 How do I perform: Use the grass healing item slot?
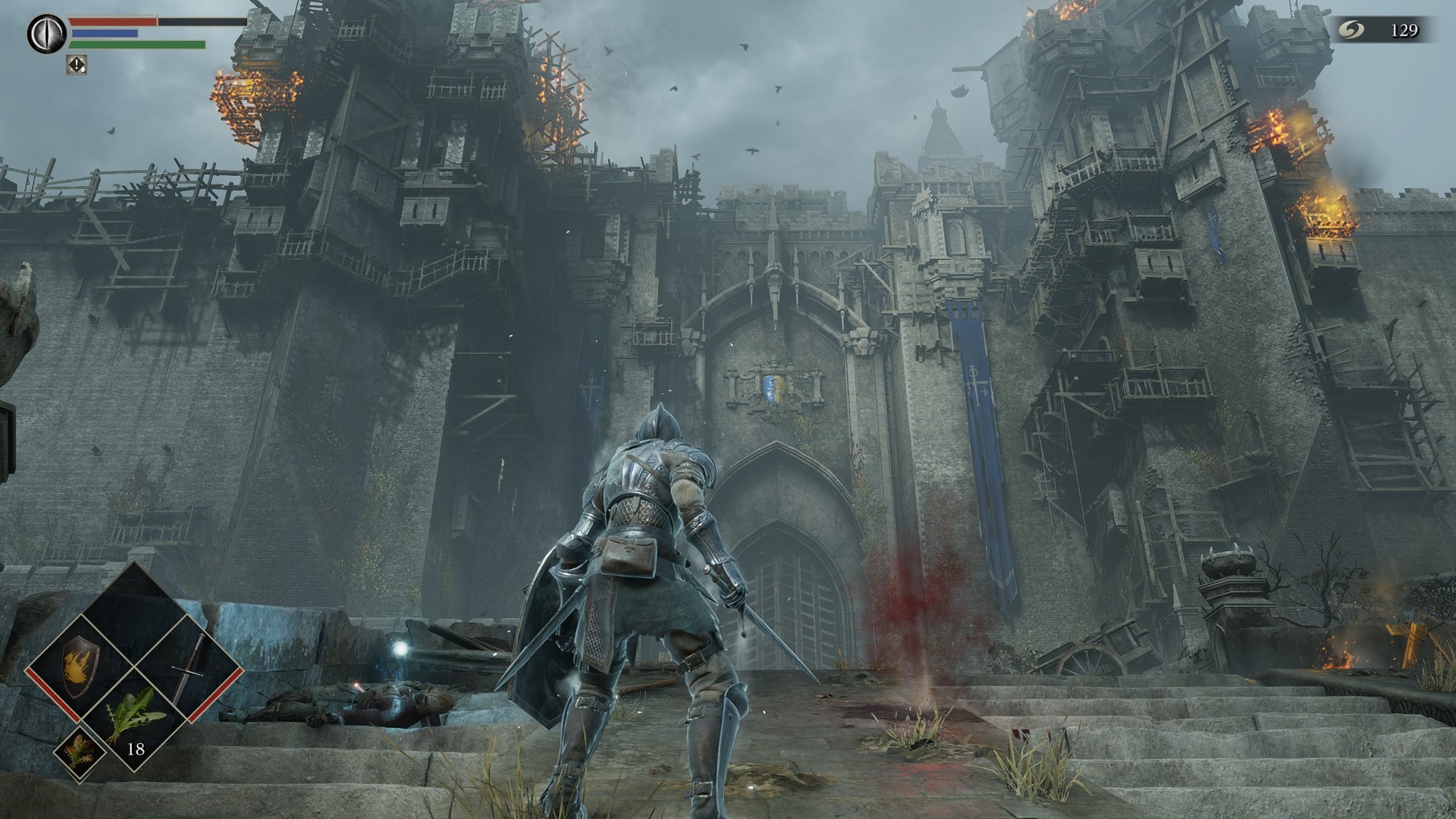pos(135,716)
